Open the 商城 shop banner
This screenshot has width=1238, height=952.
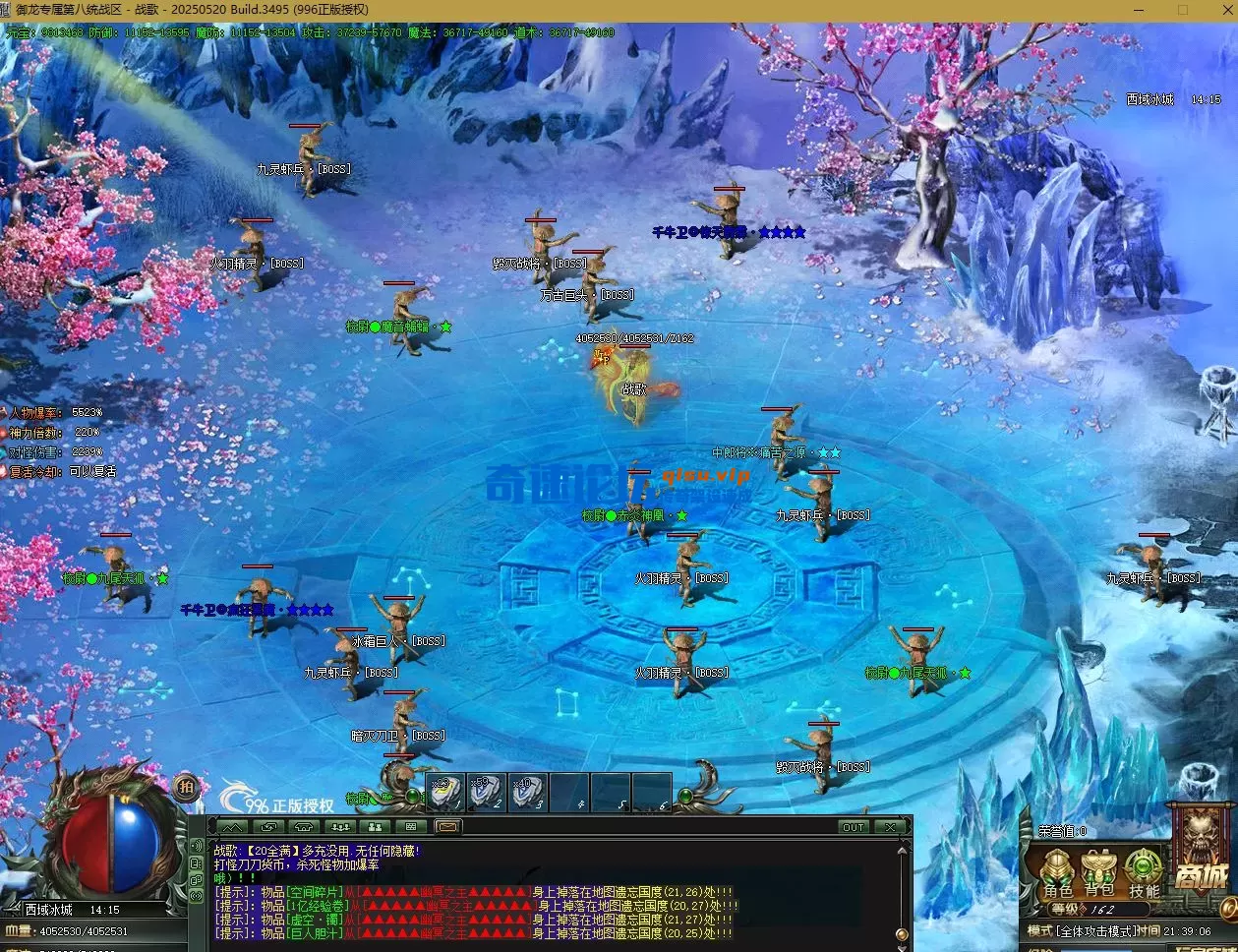click(1201, 854)
